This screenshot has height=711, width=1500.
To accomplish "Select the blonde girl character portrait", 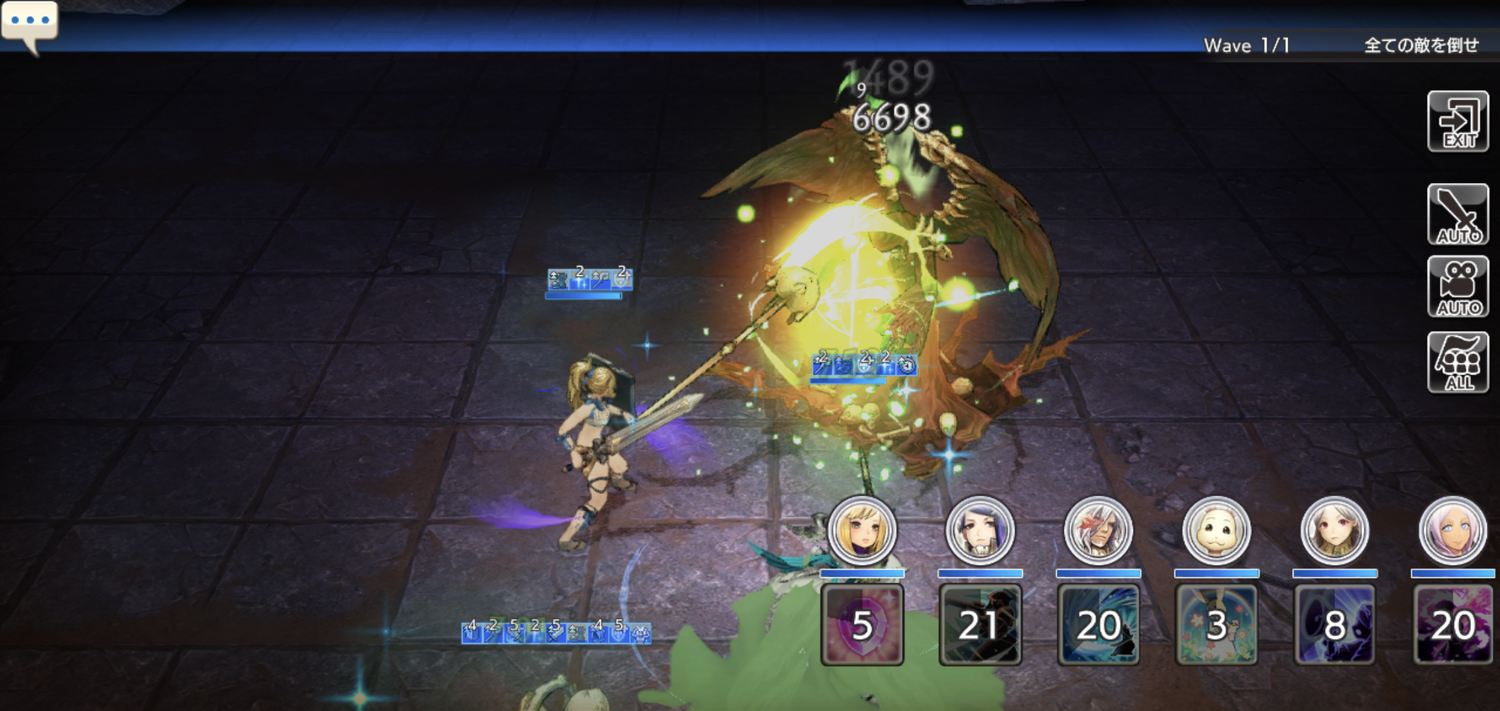I will click(862, 529).
